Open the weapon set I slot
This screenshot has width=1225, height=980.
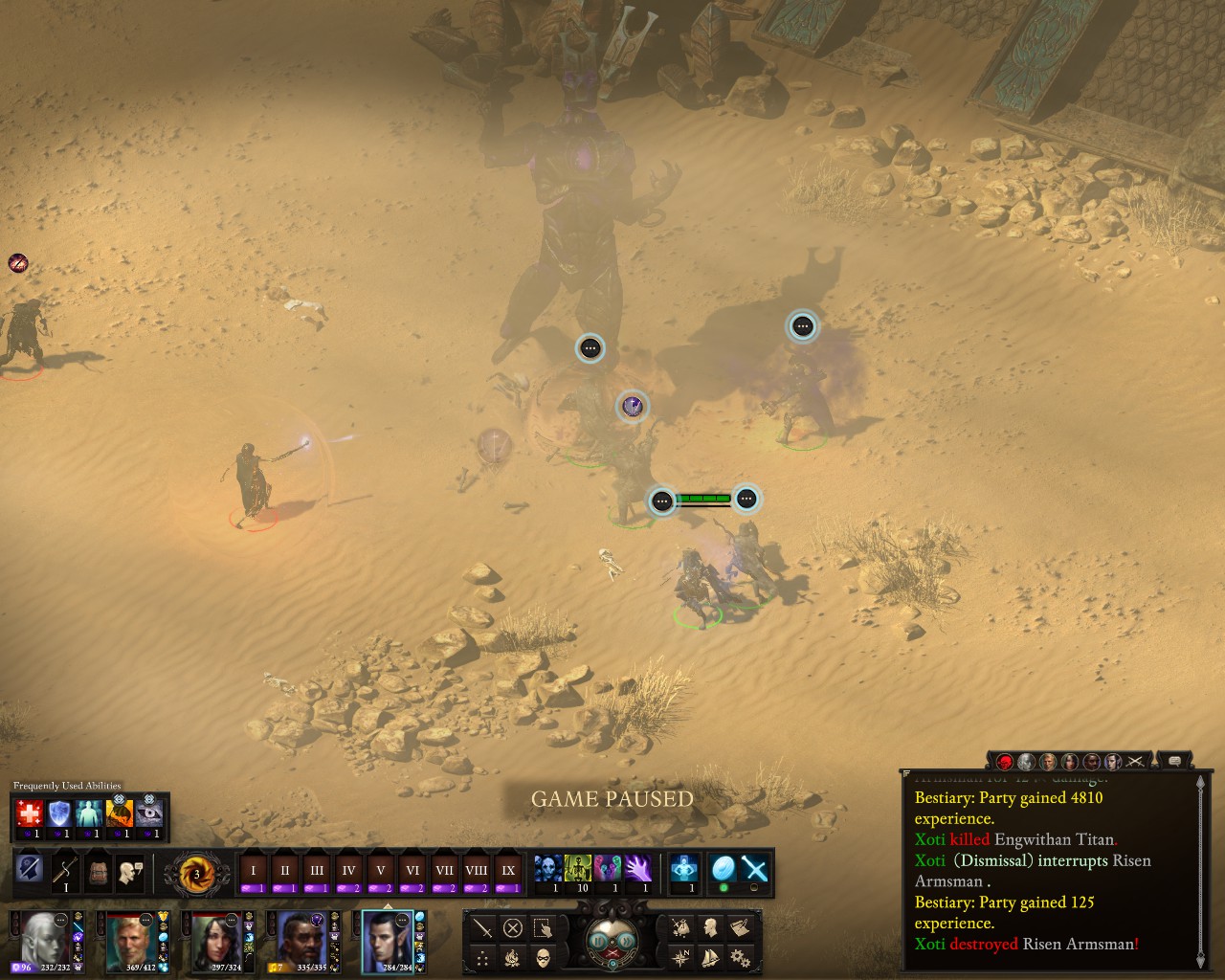coord(65,873)
